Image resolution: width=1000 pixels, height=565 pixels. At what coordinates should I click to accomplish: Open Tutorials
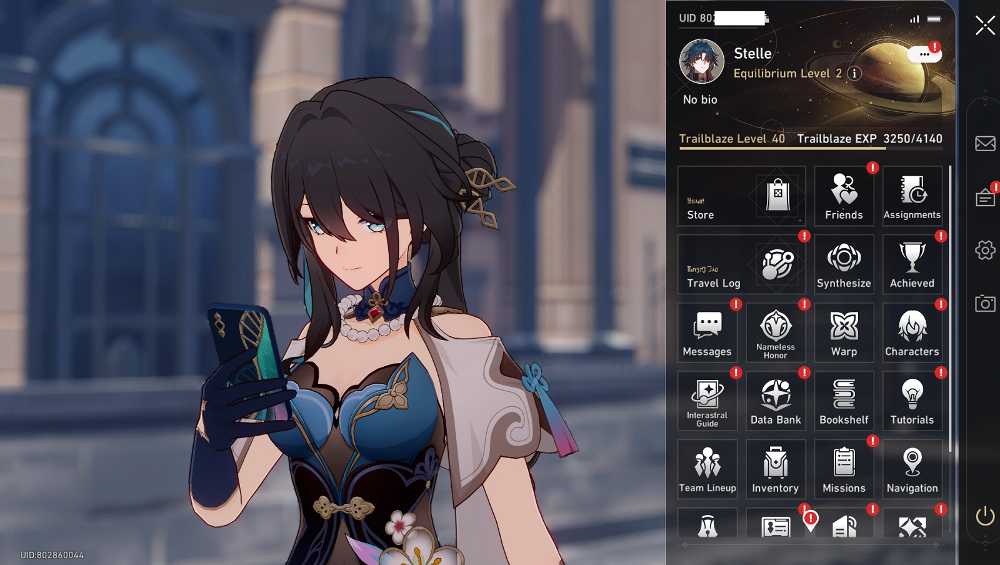tap(912, 401)
